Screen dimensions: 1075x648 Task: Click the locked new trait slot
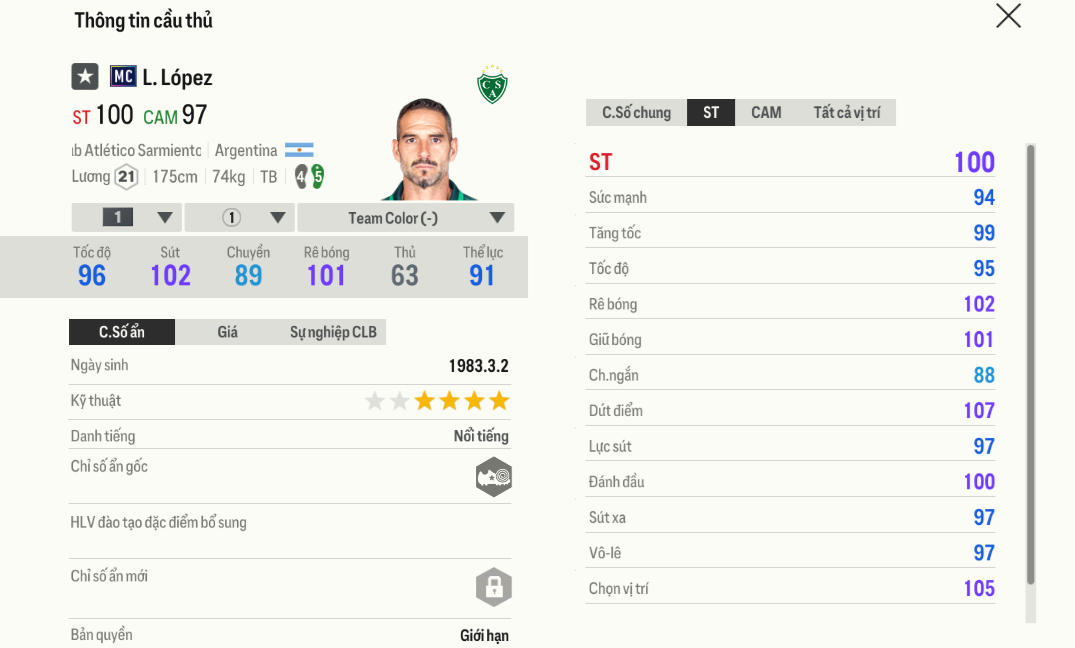(x=494, y=588)
